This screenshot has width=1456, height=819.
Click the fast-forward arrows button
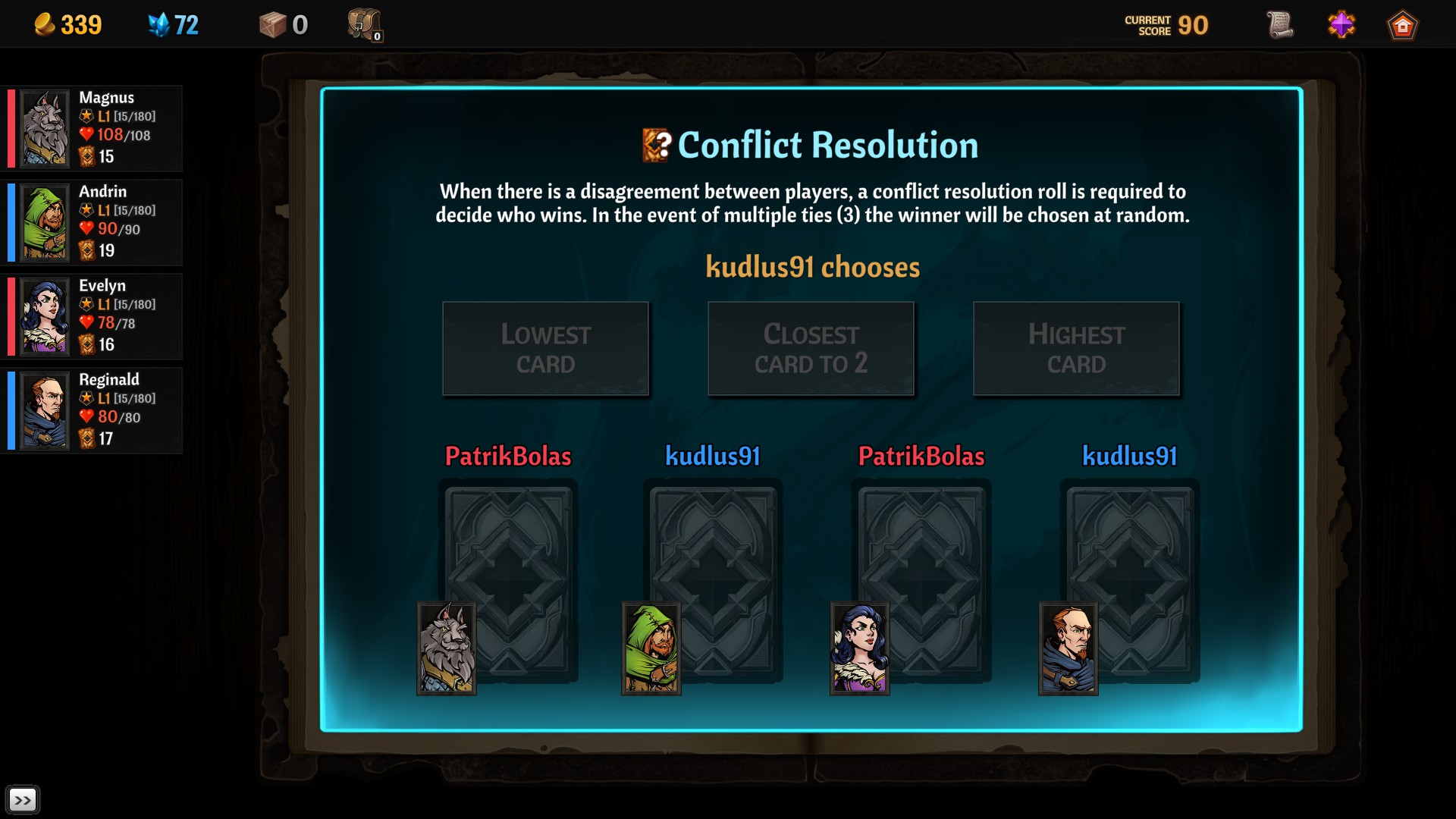23,800
